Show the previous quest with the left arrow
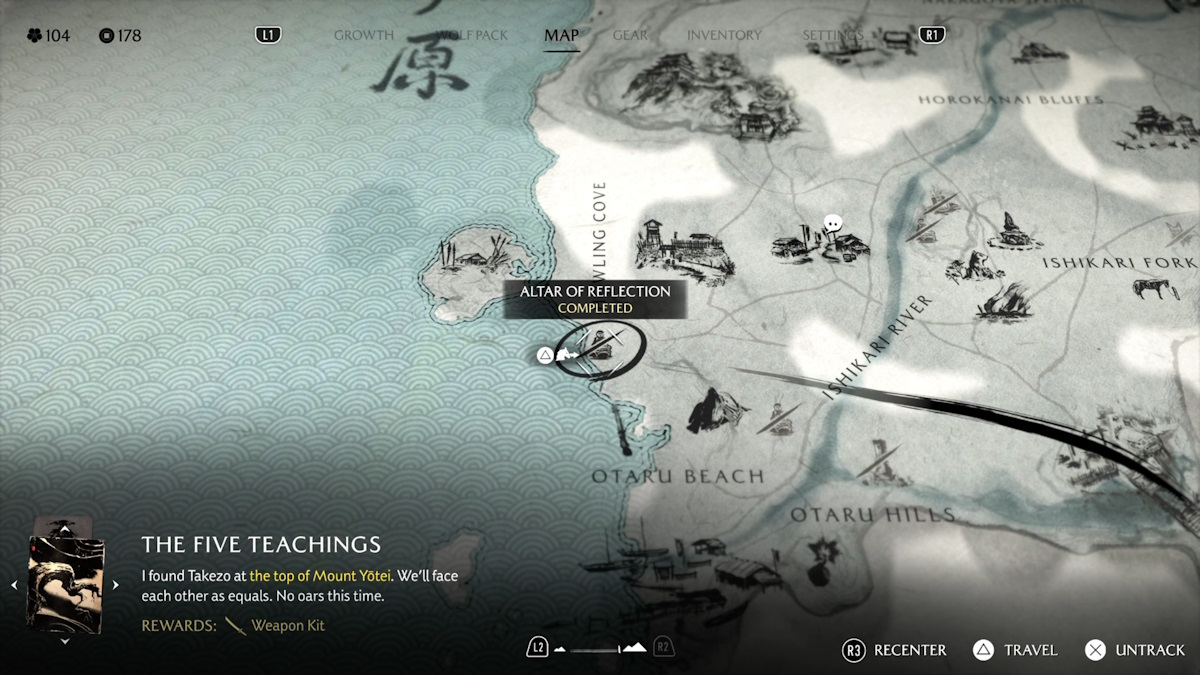 pos(14,585)
